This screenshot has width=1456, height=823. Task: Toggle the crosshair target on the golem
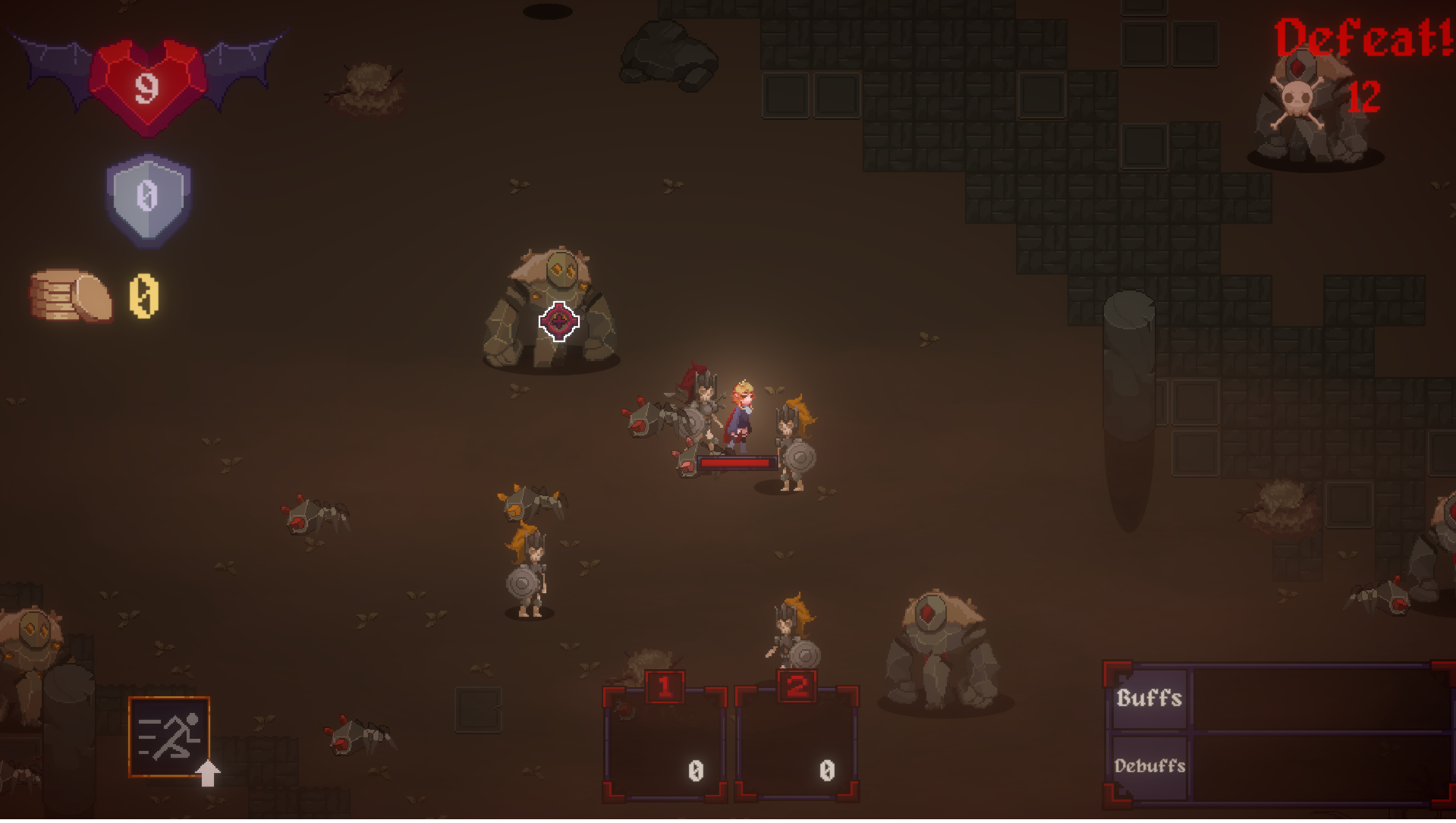[x=558, y=322]
